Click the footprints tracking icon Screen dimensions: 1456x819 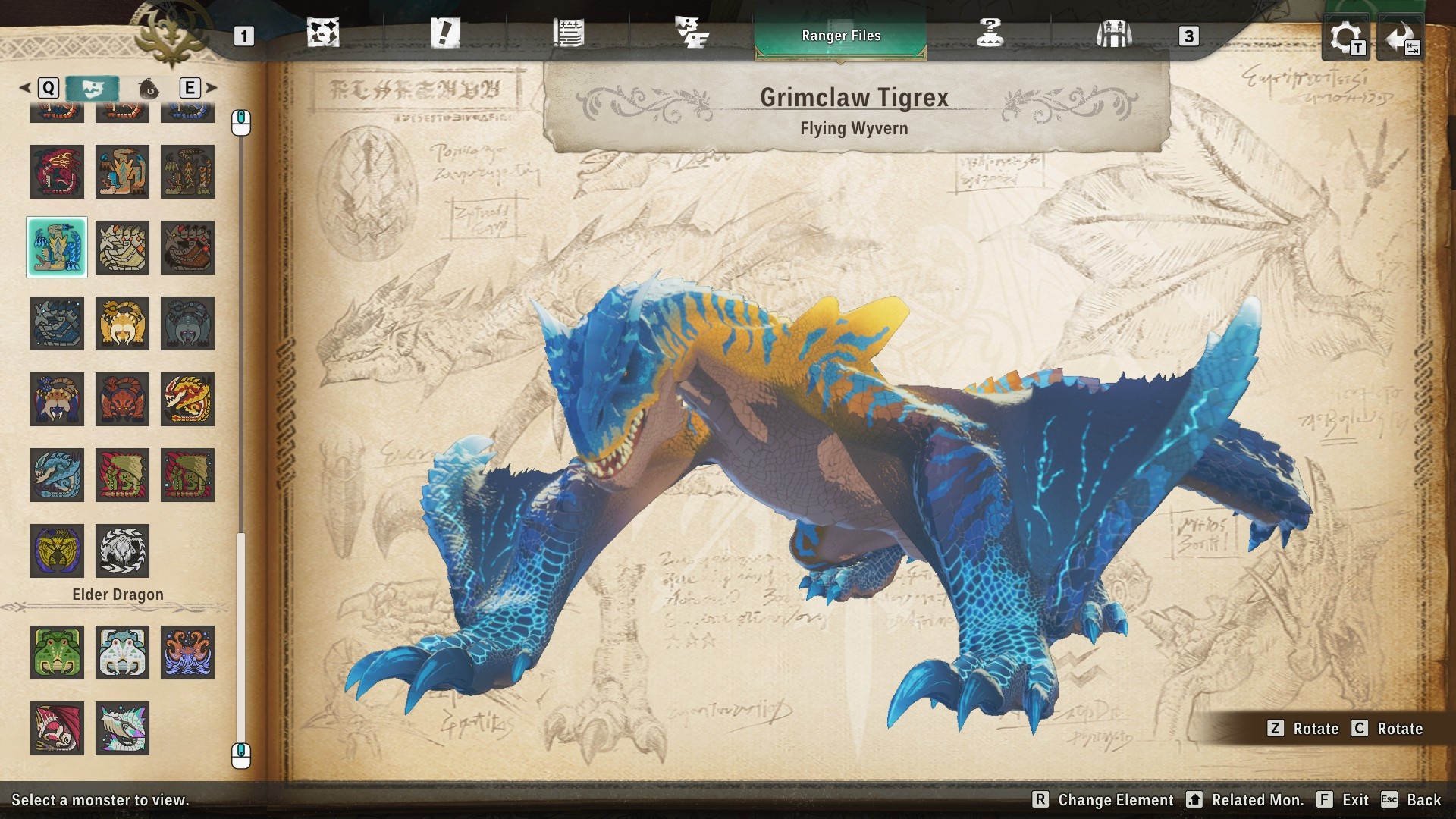click(692, 33)
